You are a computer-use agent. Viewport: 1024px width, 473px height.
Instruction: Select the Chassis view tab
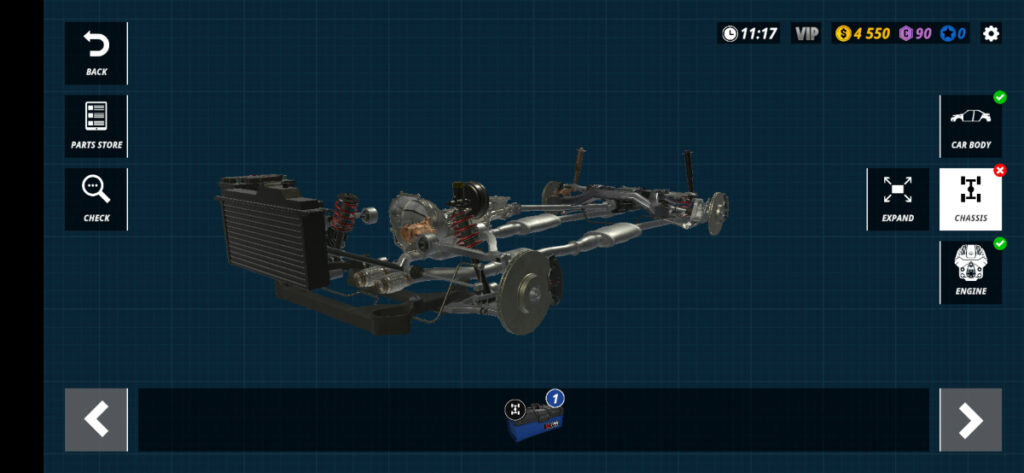(x=970, y=199)
